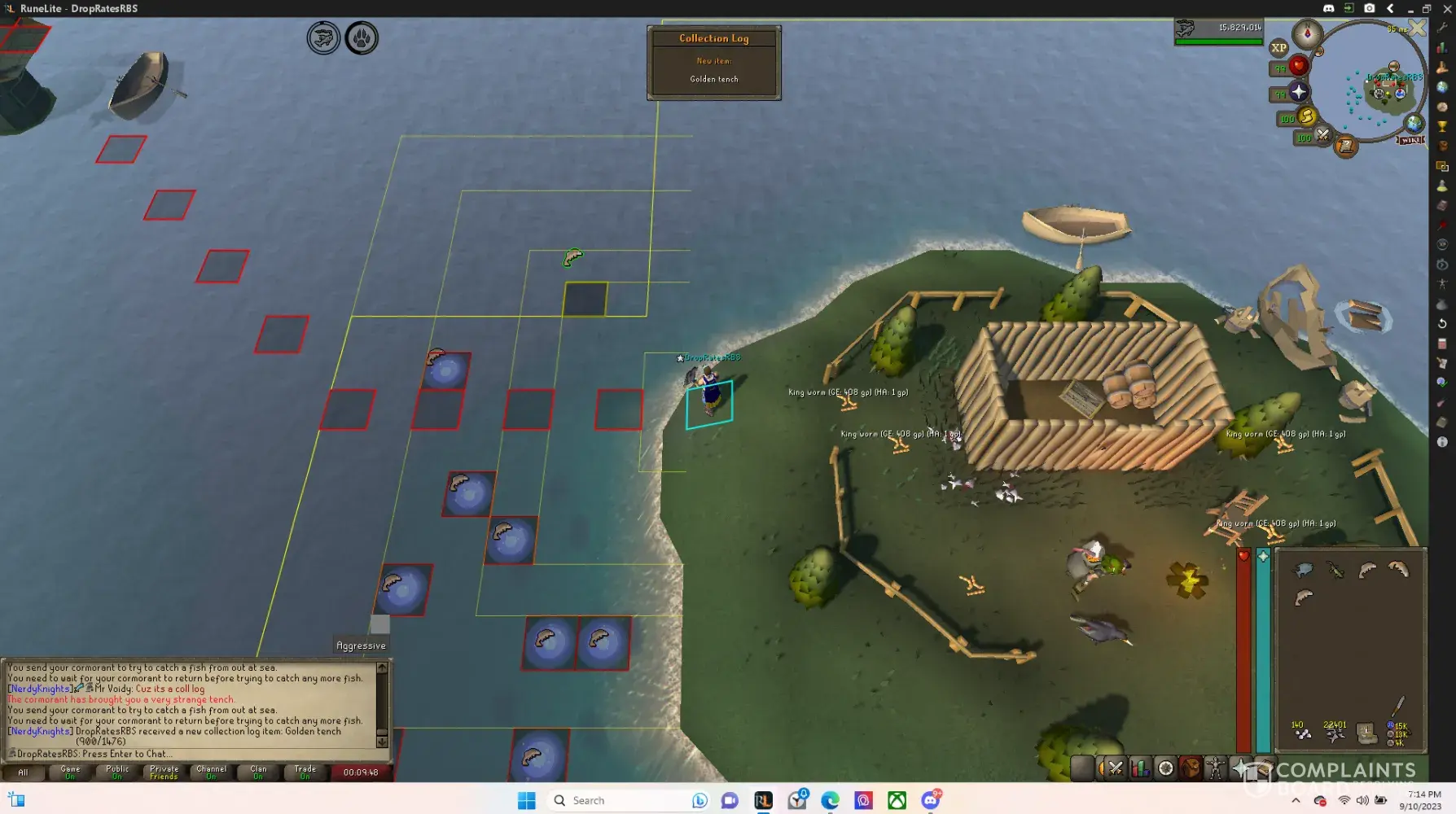Open the Wiki lookup banner
The height and width of the screenshot is (814, 1456).
[1411, 140]
